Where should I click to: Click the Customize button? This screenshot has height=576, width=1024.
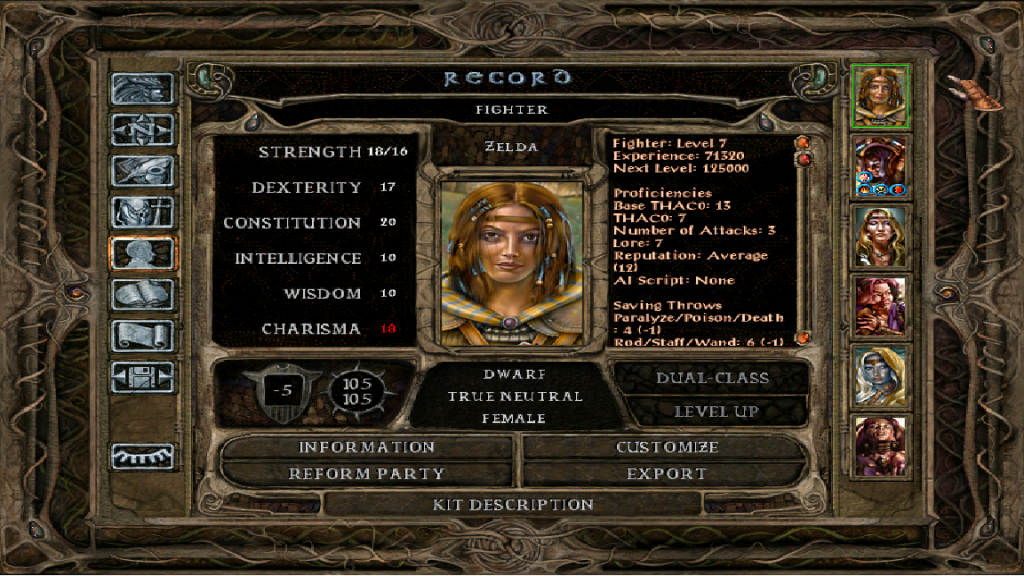point(666,447)
